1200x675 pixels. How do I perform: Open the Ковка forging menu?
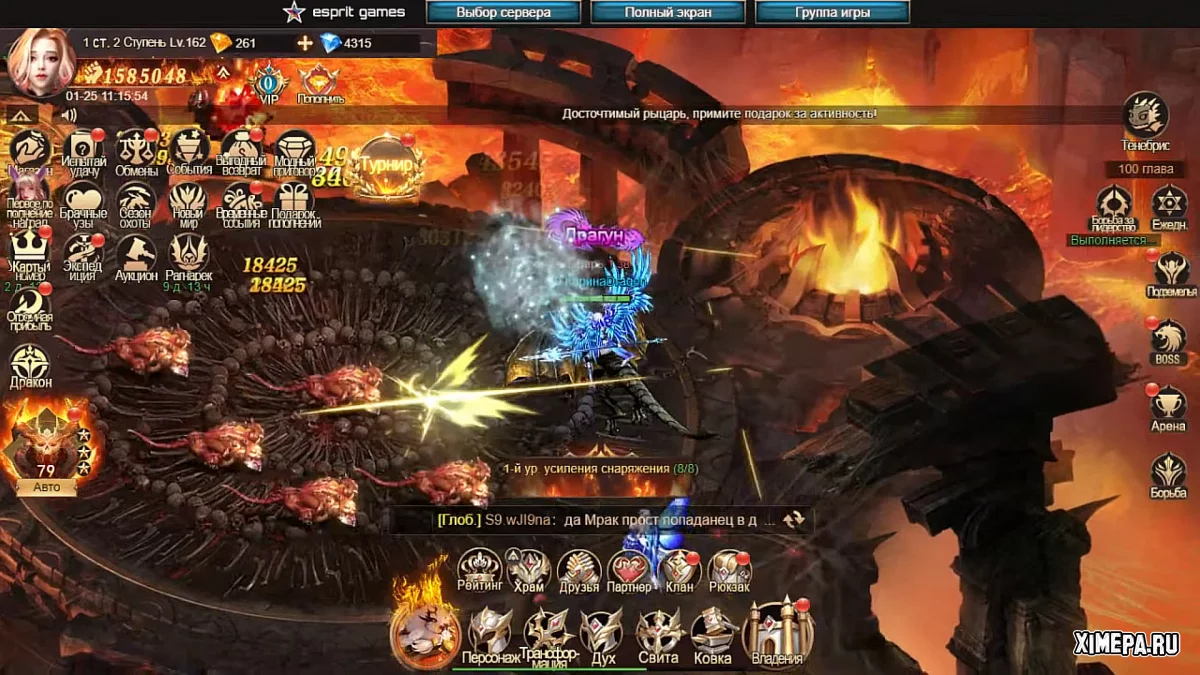click(713, 633)
